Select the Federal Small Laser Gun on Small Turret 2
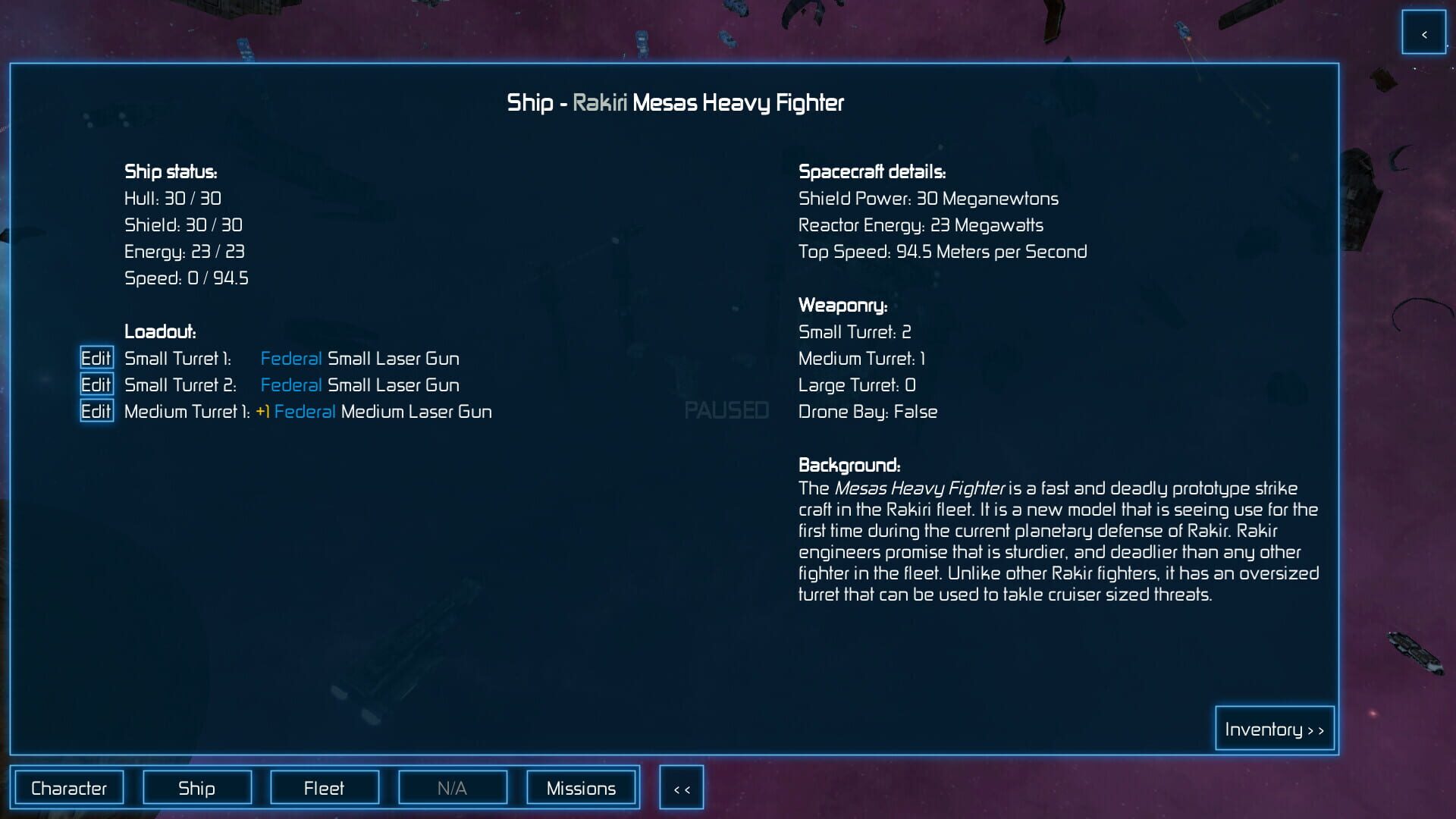Viewport: 1456px width, 819px height. pyautogui.click(x=360, y=384)
